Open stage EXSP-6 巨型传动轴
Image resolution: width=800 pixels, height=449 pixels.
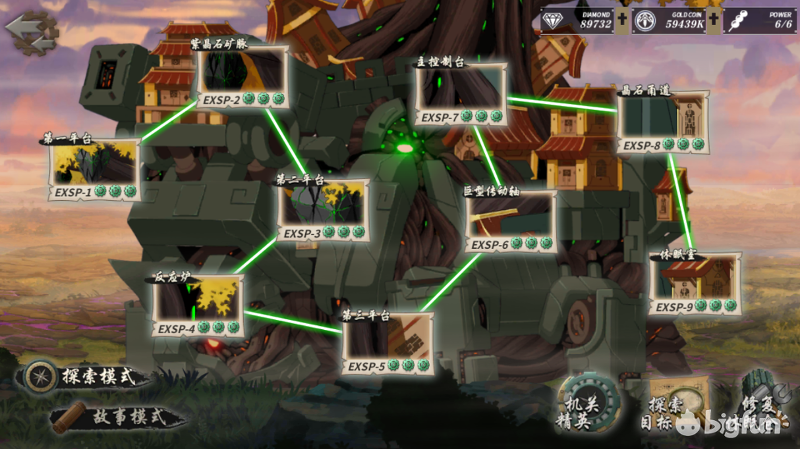click(x=511, y=222)
